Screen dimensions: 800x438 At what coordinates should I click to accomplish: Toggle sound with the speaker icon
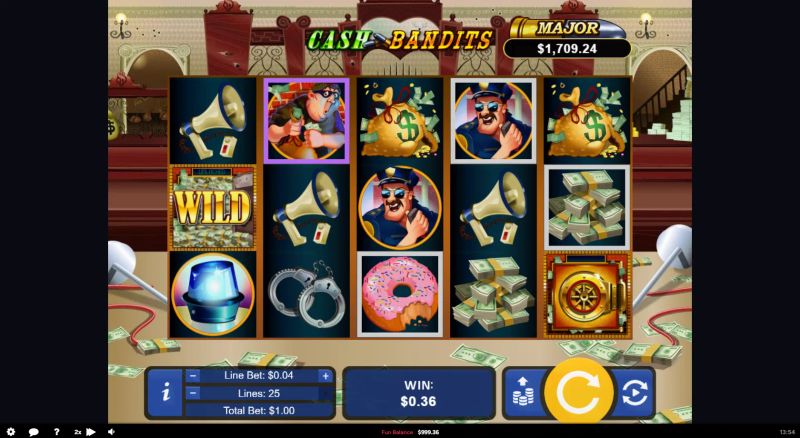110,432
